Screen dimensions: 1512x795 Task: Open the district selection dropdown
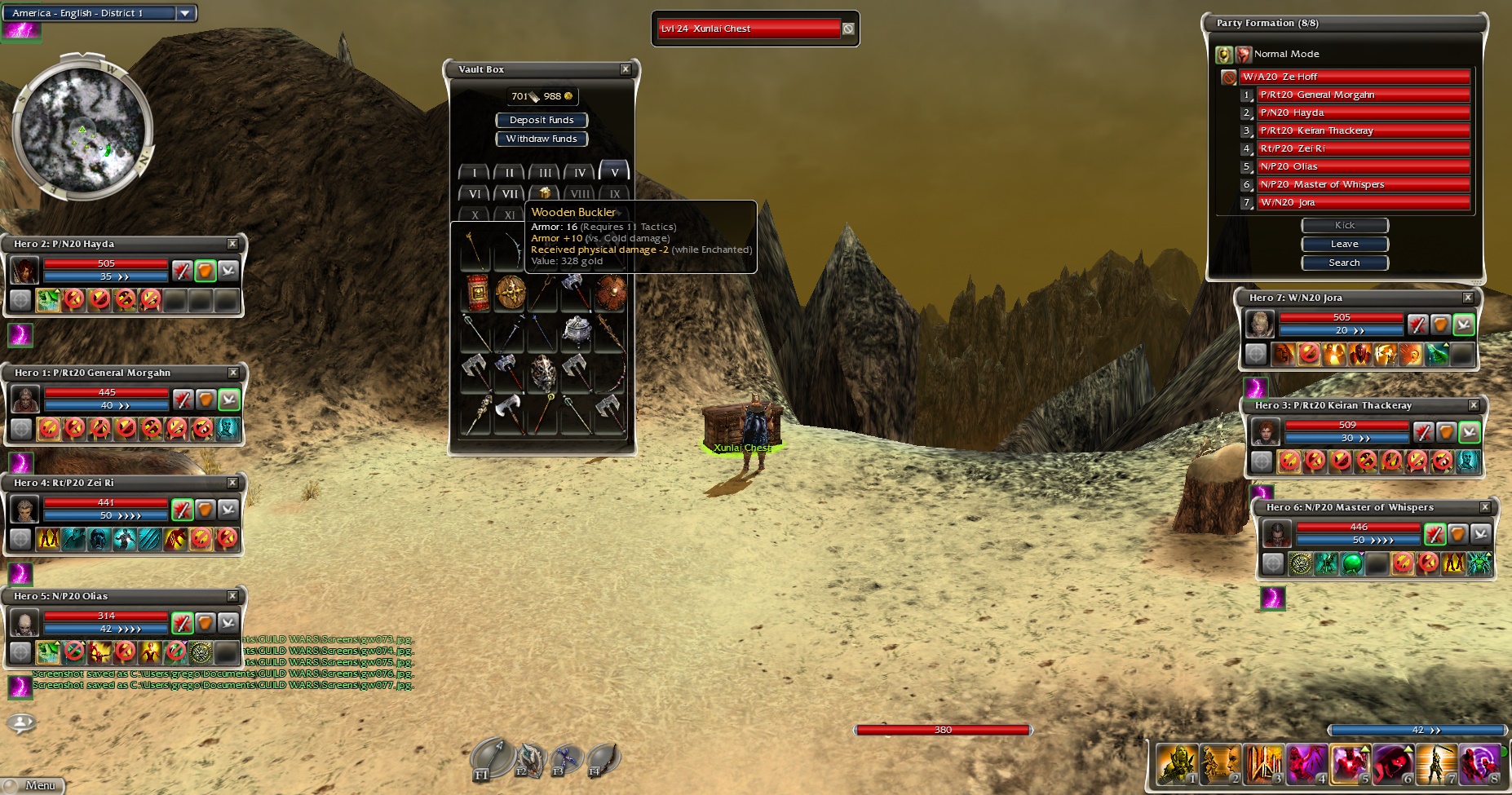click(x=185, y=13)
